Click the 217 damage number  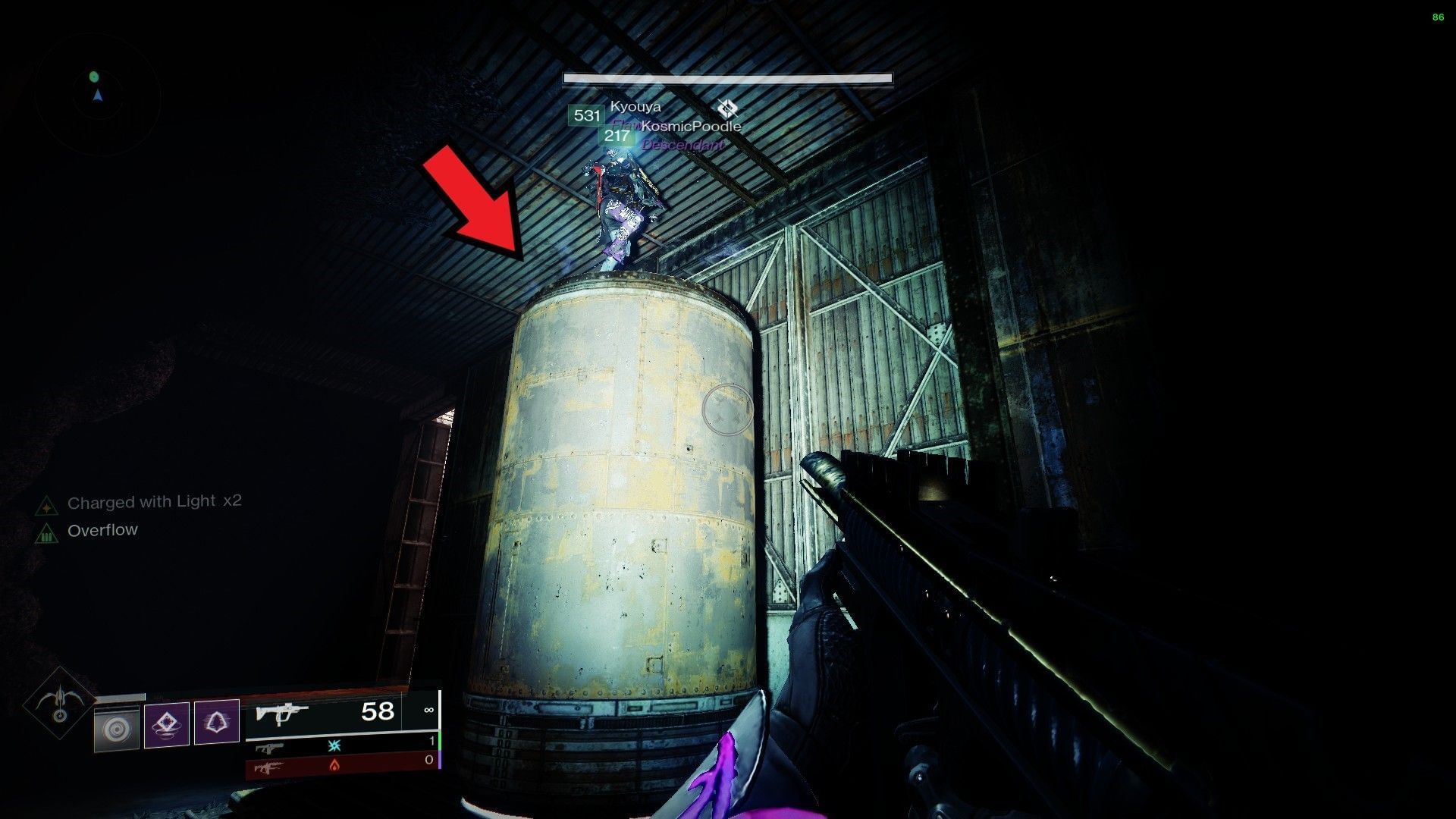click(x=616, y=137)
